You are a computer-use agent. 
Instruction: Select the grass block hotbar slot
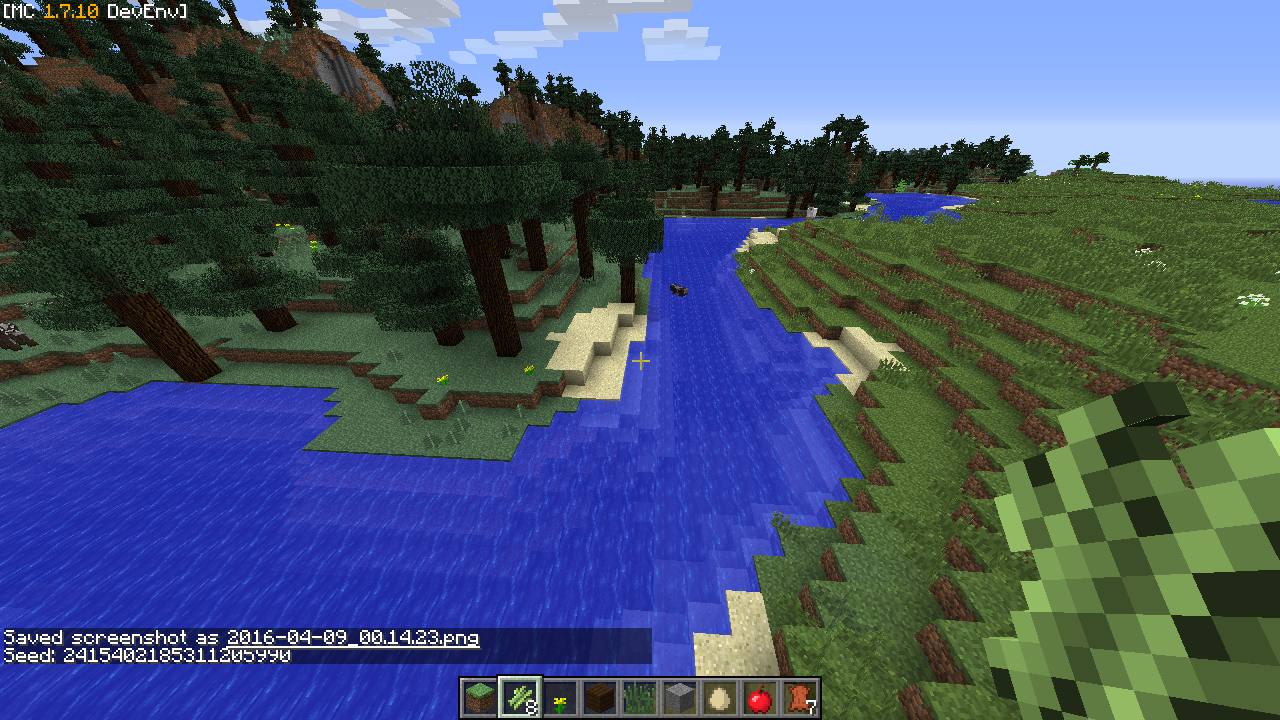480,698
